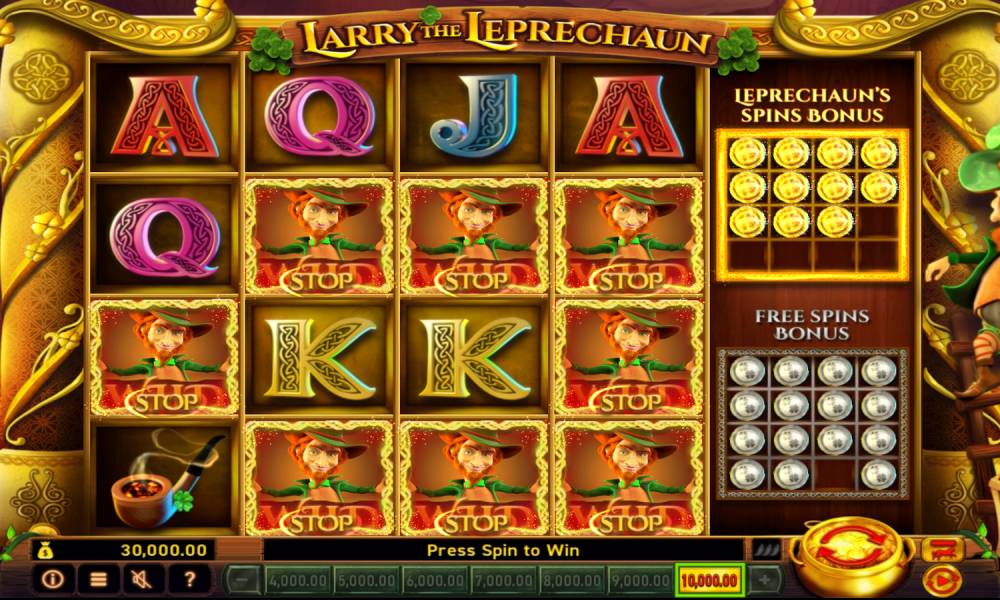Choose the 5,000.00 bet amount
The width and height of the screenshot is (1000, 600).
(365, 579)
